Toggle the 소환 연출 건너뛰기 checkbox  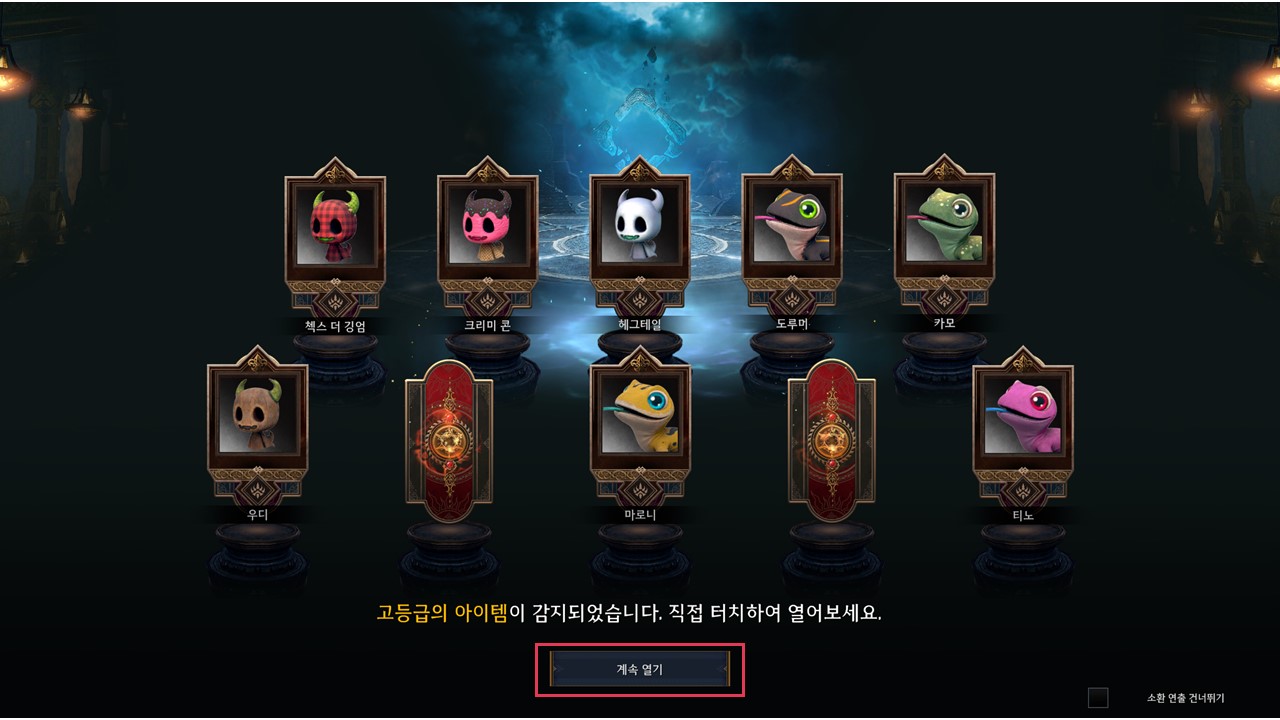(x=1098, y=698)
